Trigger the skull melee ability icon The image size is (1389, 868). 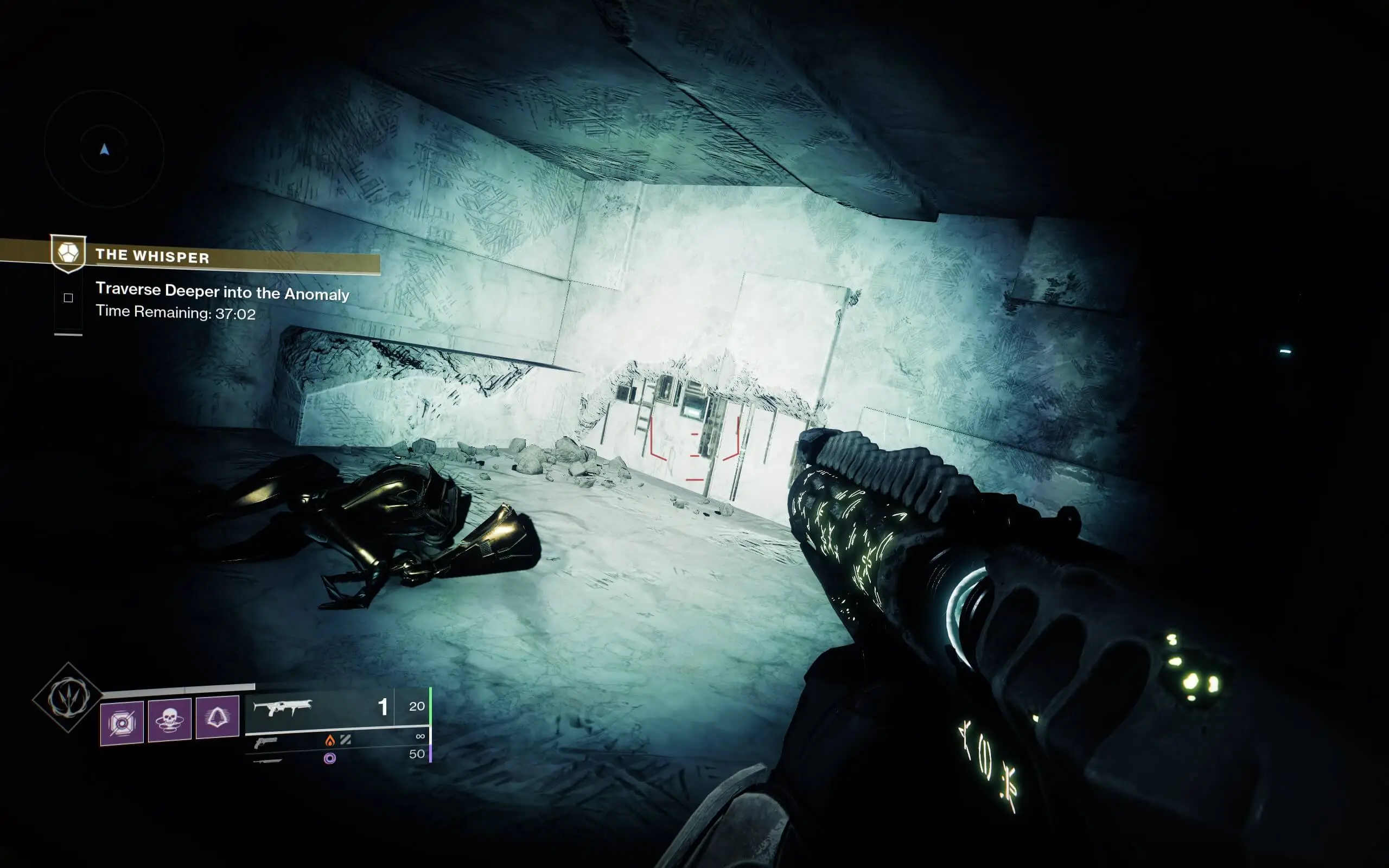click(170, 720)
